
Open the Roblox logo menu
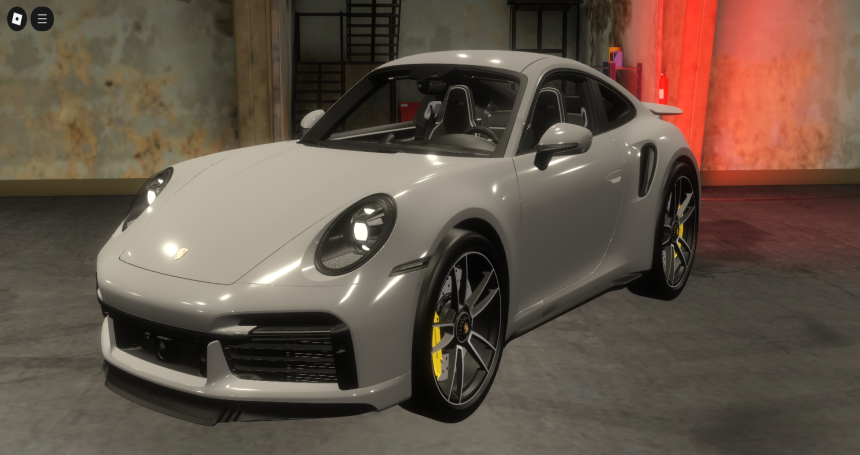tap(17, 19)
